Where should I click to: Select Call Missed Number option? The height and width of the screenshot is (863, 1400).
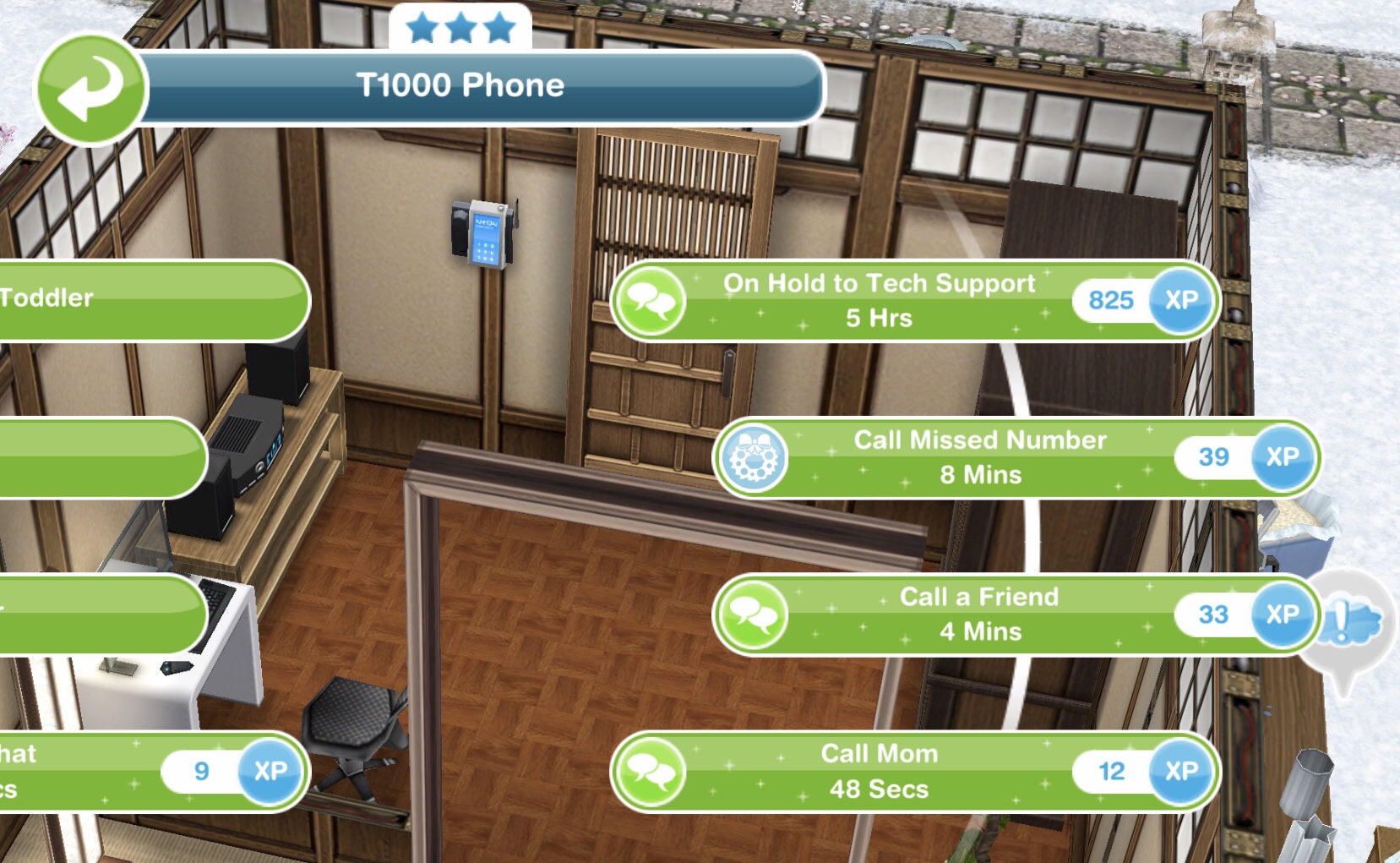click(980, 457)
